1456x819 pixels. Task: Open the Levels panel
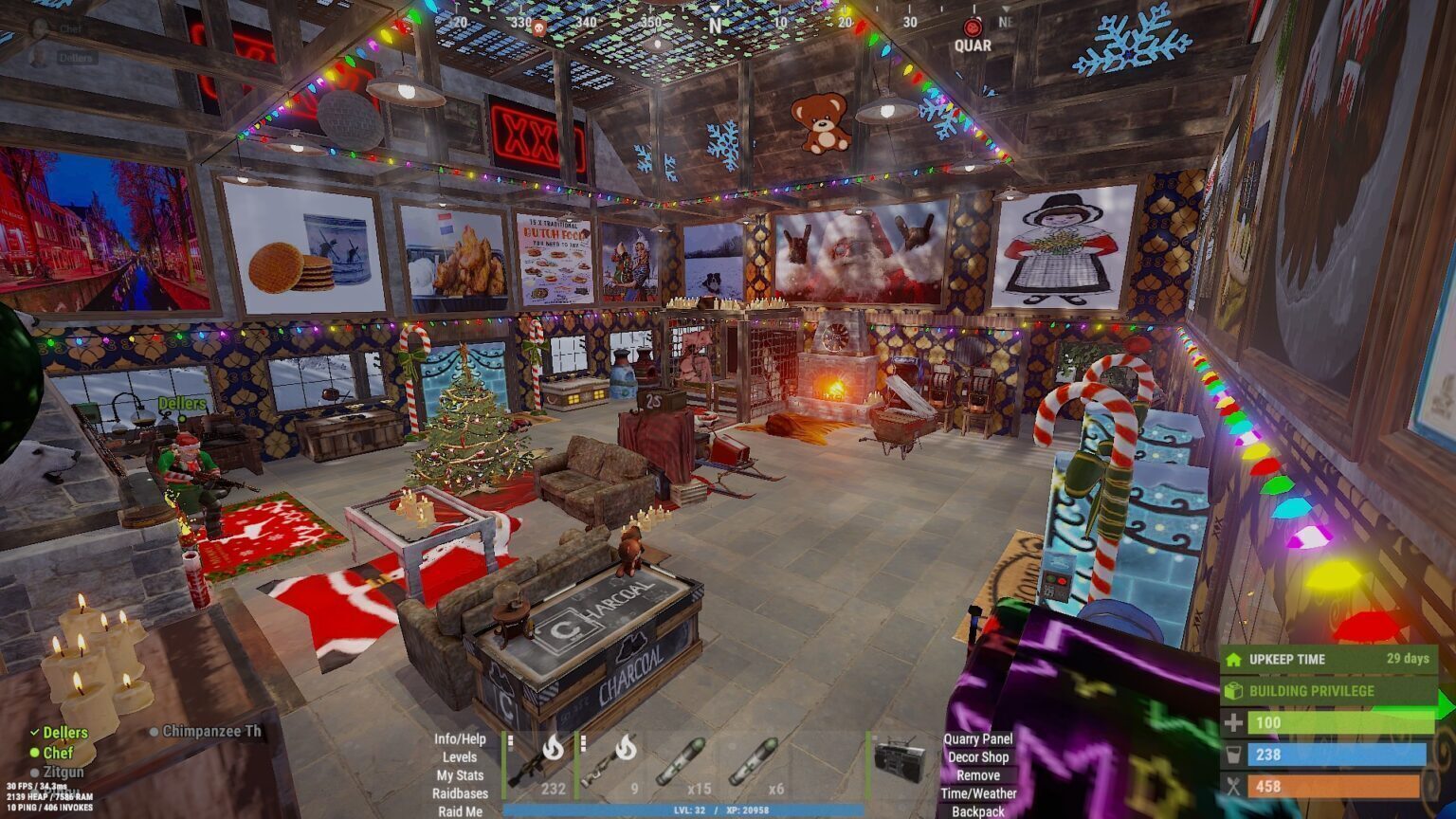460,757
